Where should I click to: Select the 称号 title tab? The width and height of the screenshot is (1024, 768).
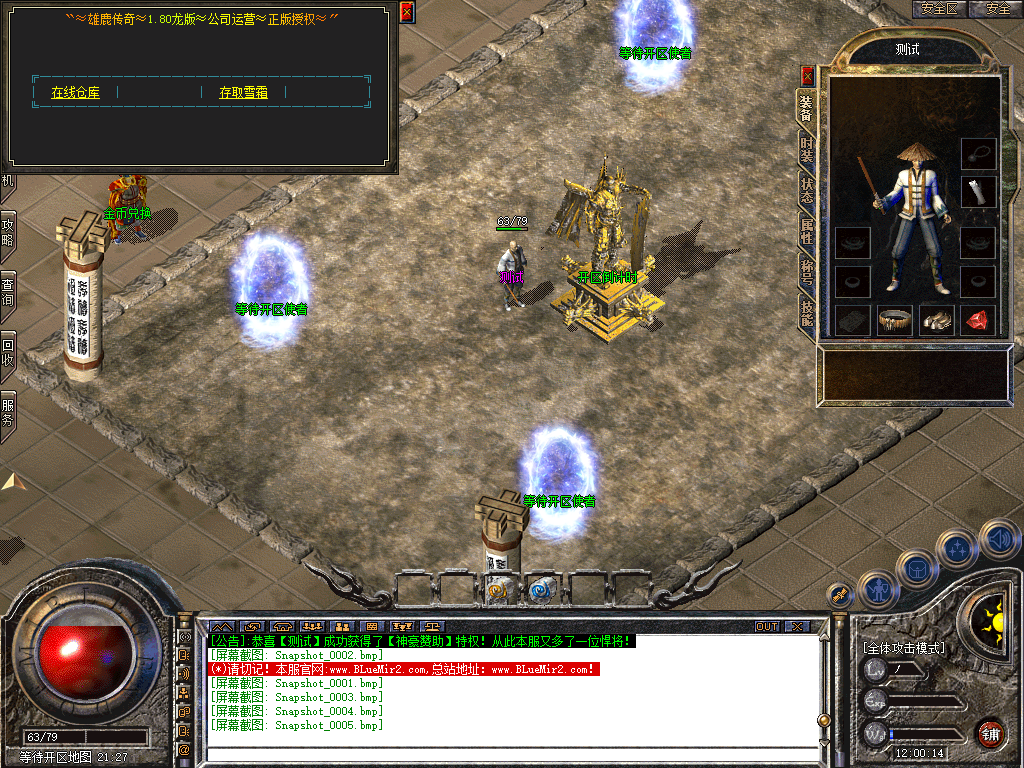click(x=806, y=272)
